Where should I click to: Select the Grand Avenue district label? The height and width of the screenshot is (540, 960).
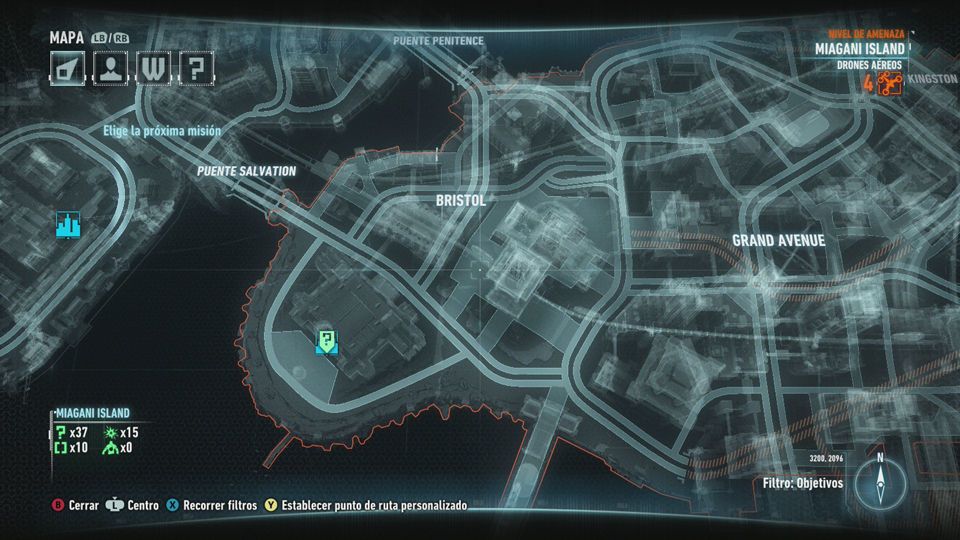click(778, 241)
